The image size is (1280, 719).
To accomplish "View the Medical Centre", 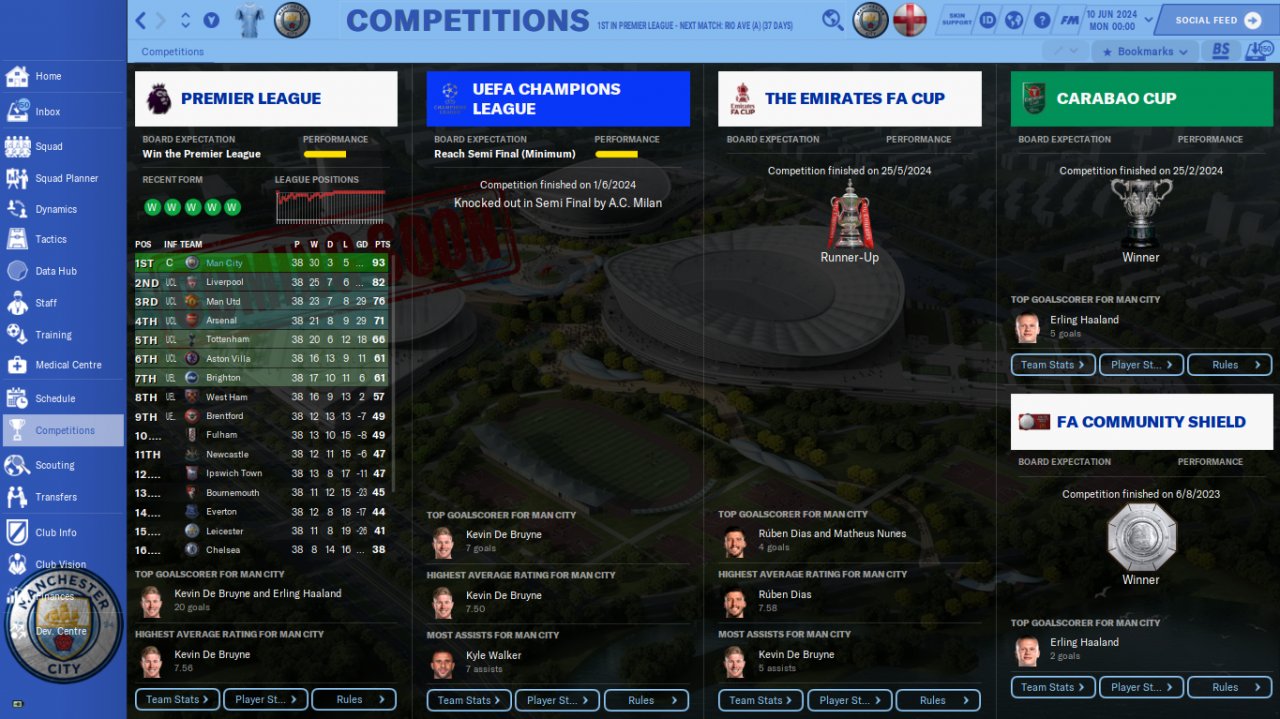I will (68, 365).
